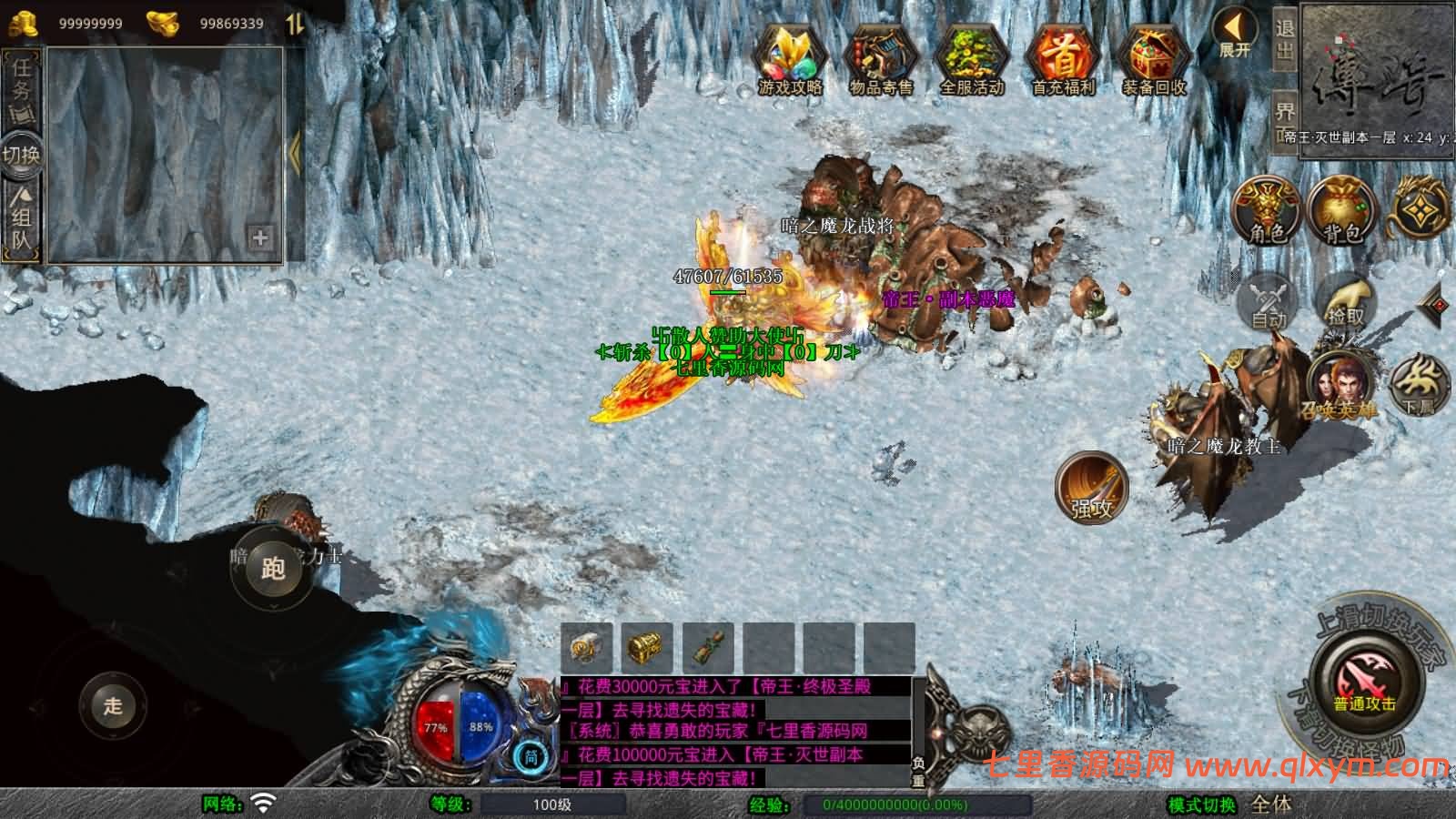Open the 装备回收 equipment recycle chest
This screenshot has width=1456, height=819.
pyautogui.click(x=1154, y=60)
